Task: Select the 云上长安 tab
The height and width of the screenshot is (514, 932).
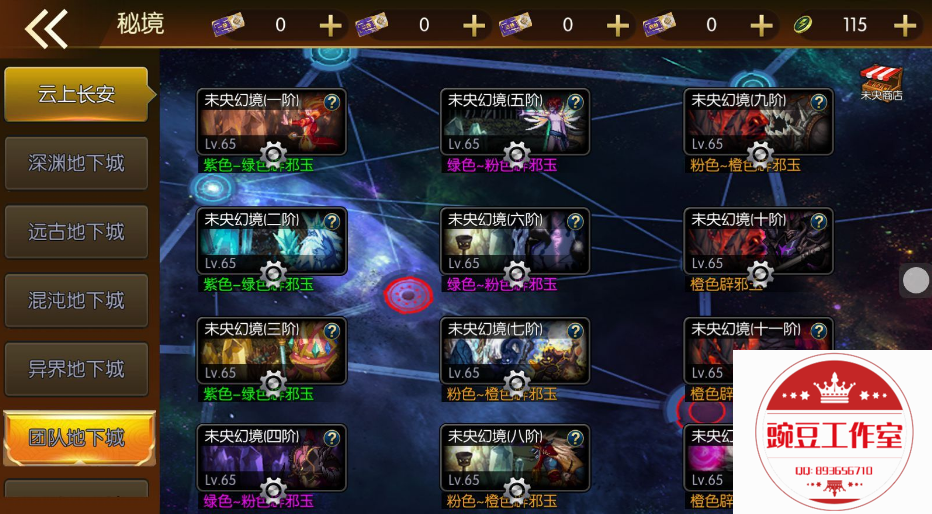Action: (x=76, y=95)
